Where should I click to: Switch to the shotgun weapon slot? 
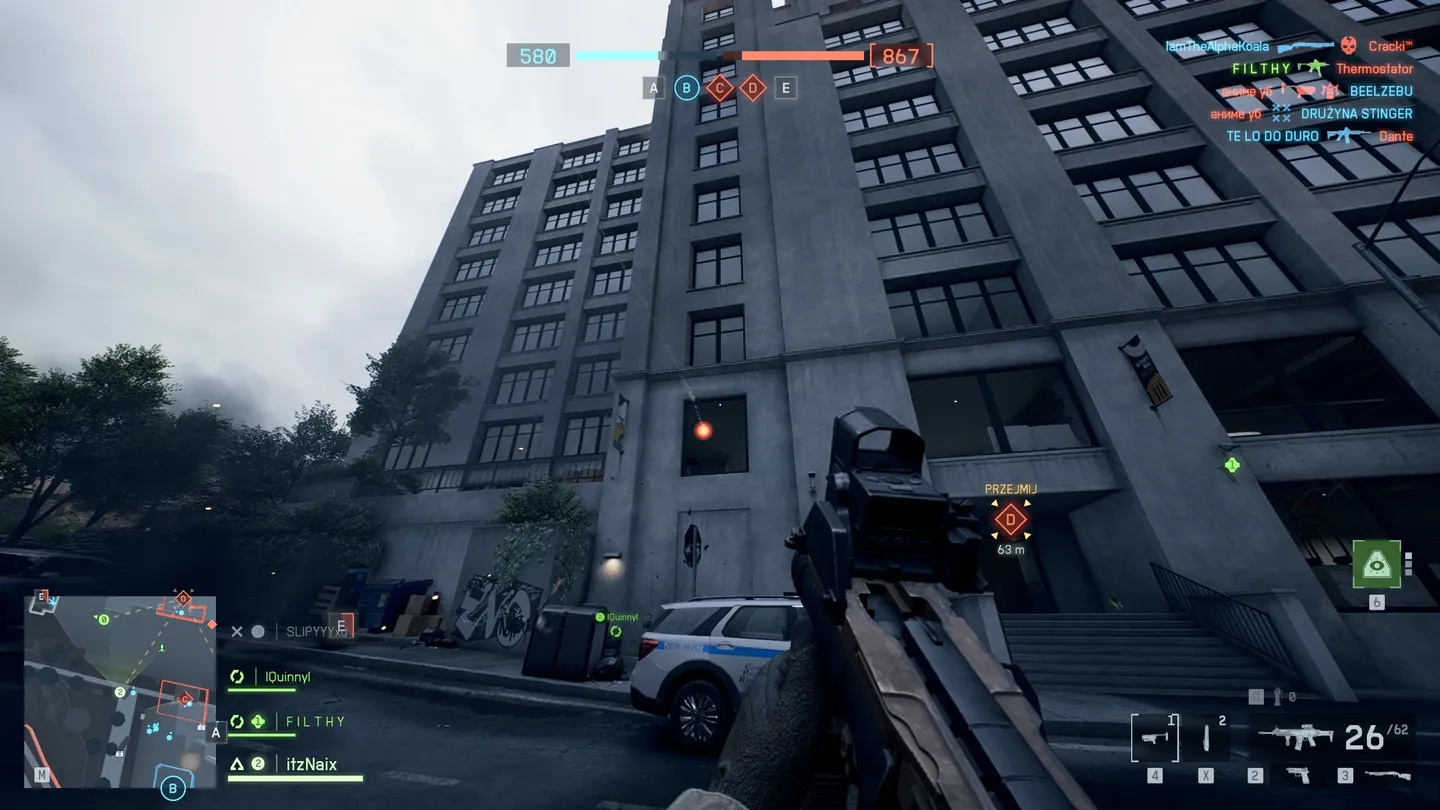pyautogui.click(x=1387, y=775)
